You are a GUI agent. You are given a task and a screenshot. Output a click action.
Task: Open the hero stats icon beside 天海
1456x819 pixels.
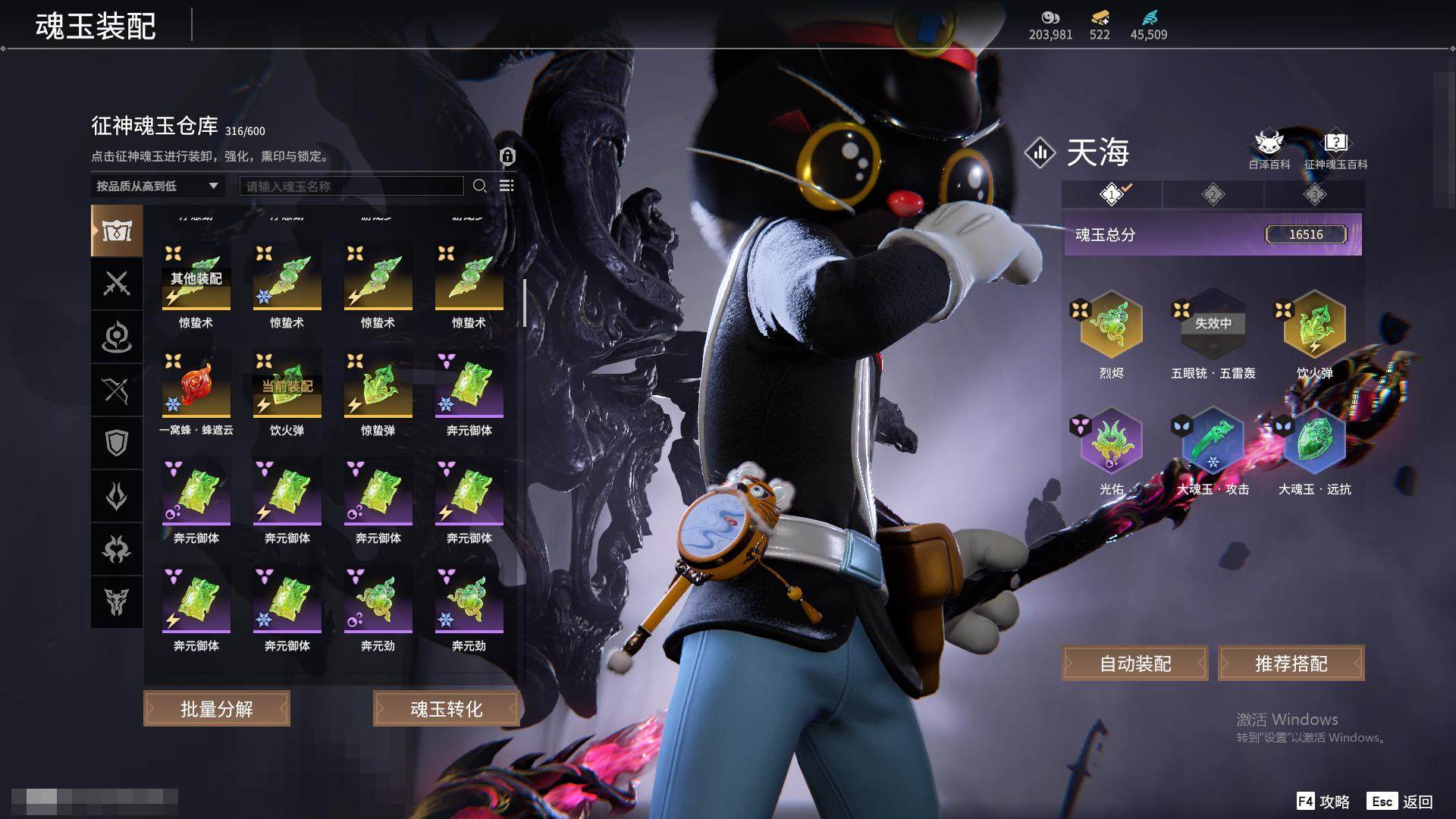coord(1040,152)
